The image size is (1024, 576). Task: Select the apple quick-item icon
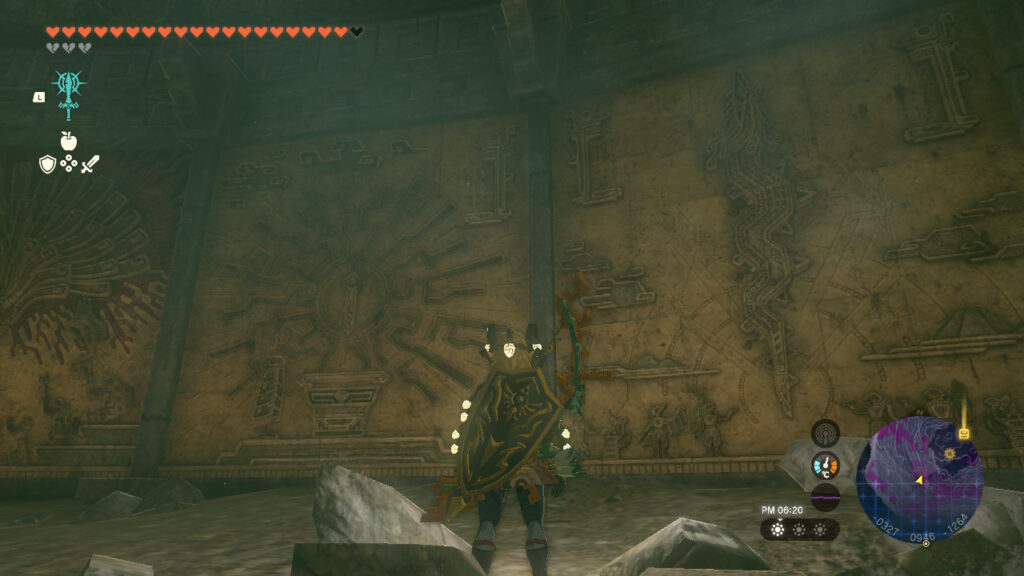(x=68, y=141)
